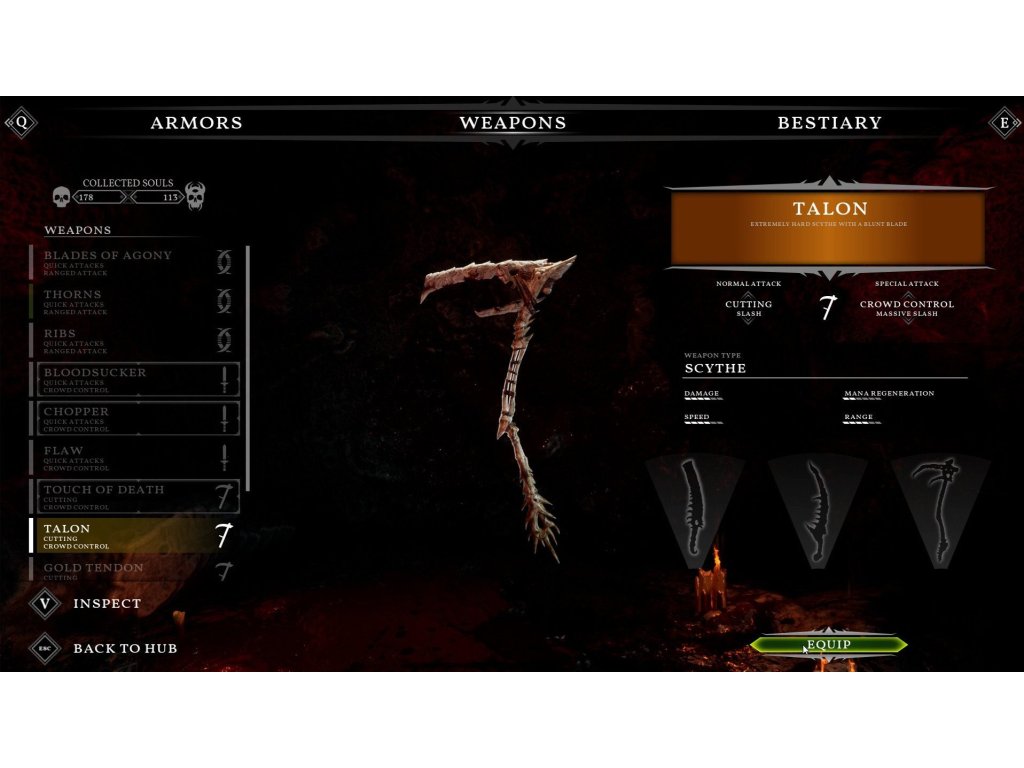Select the spiked scythe thumbnail
The height and width of the screenshot is (768, 1024).
(x=940, y=509)
